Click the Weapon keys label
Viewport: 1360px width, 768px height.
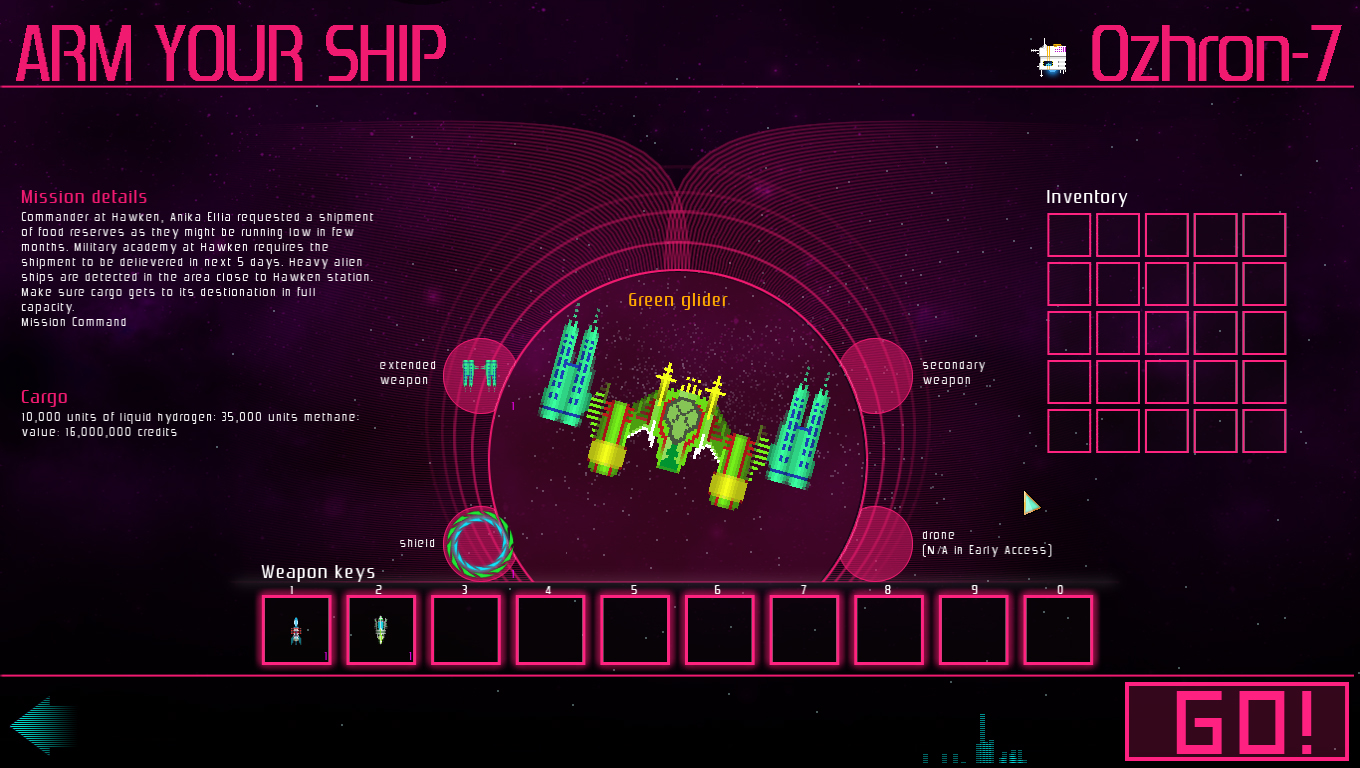coord(317,571)
